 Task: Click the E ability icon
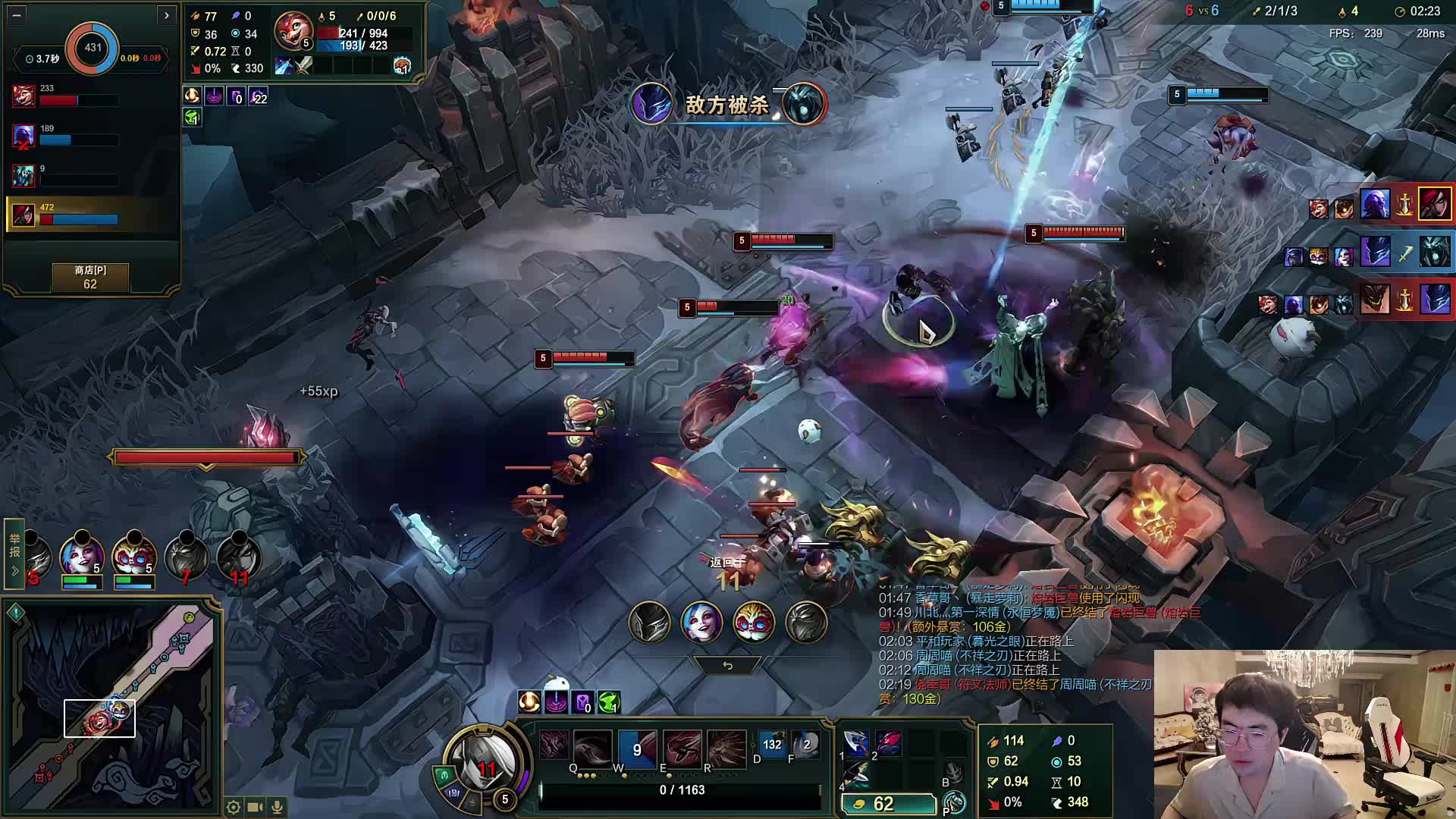coord(682,747)
